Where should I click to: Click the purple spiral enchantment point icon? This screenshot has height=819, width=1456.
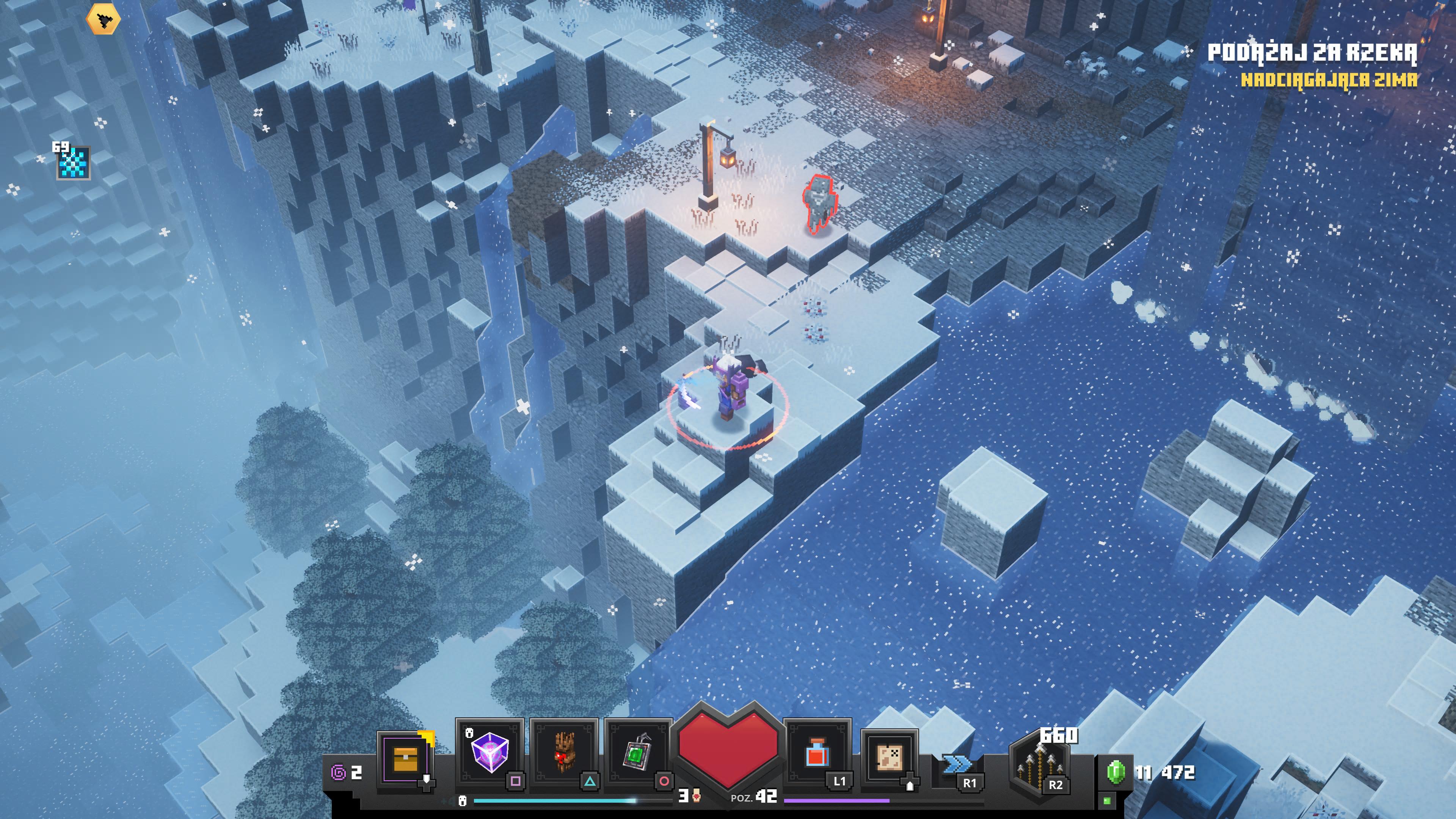click(x=339, y=772)
